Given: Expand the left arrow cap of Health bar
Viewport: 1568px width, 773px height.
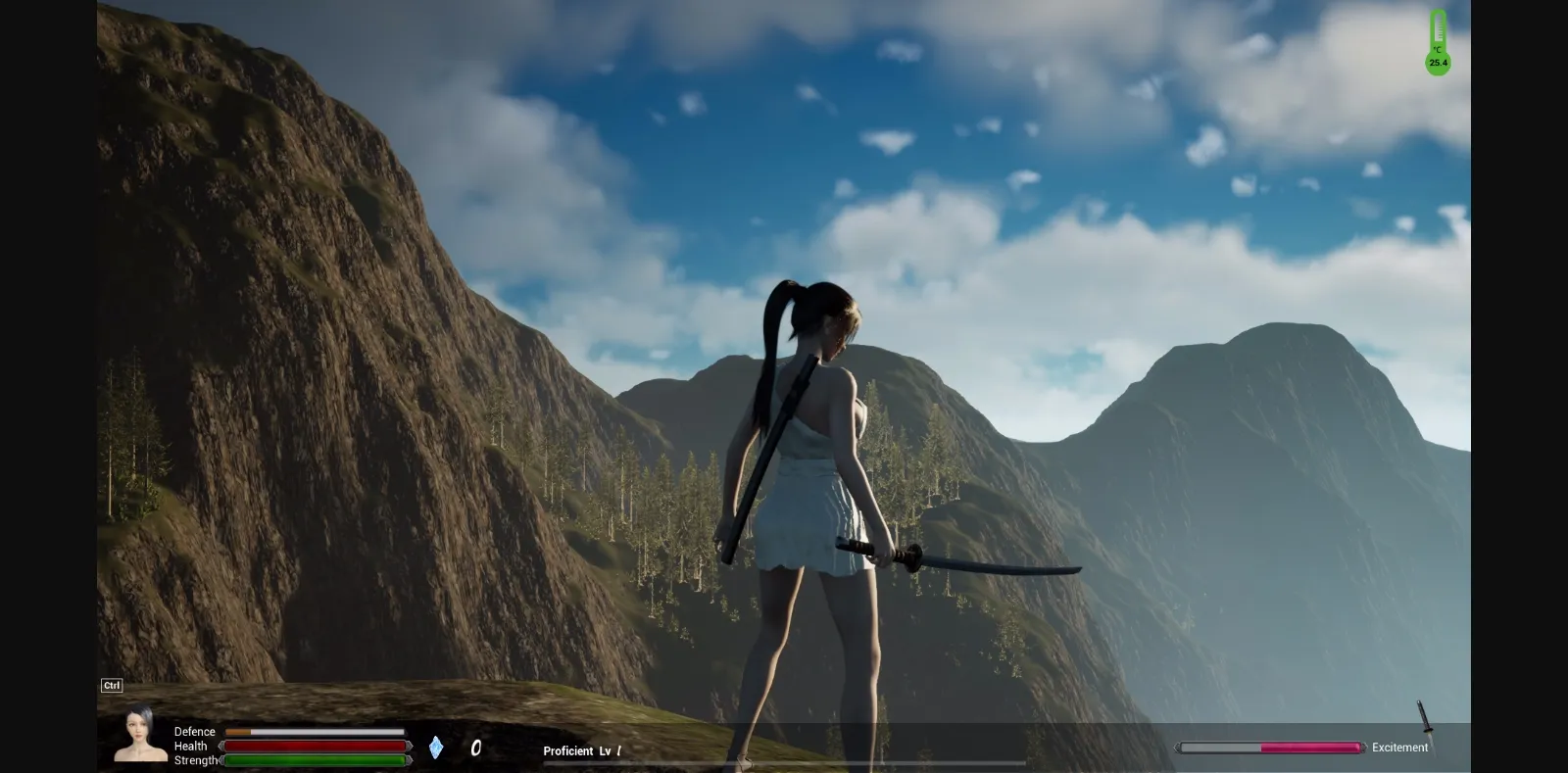Looking at the screenshot, I should (x=220, y=746).
